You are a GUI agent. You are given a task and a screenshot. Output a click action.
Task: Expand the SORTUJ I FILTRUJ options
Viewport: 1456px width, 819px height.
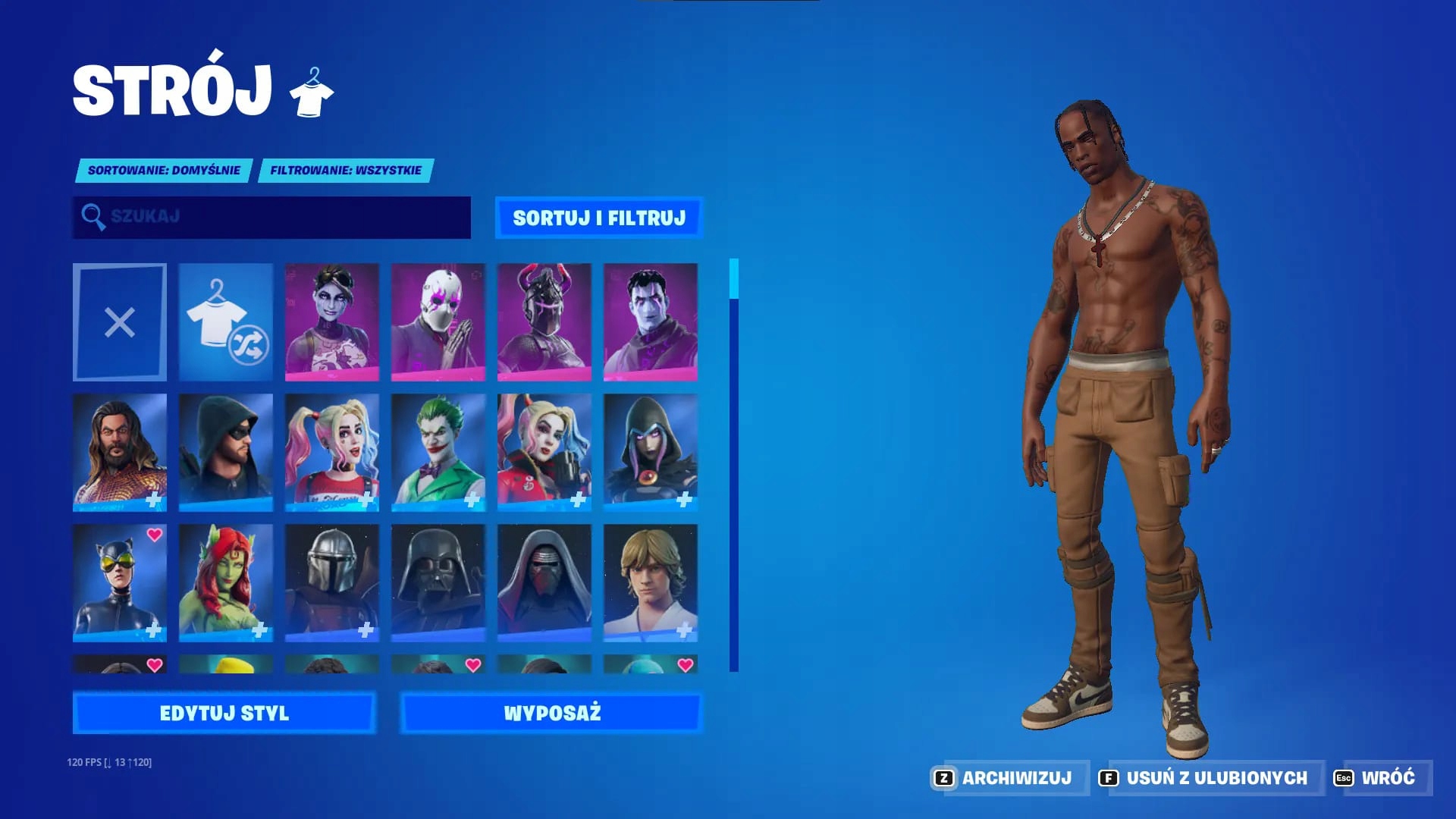600,217
